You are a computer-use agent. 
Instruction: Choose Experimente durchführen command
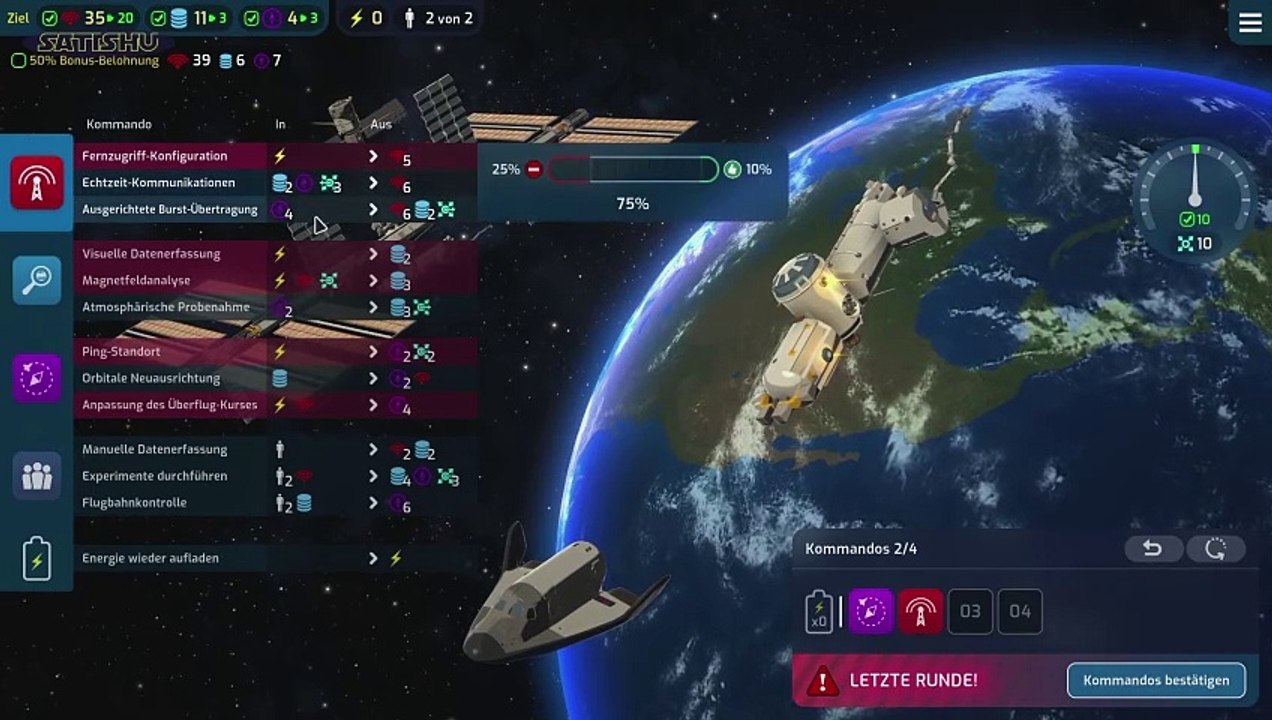(x=155, y=476)
